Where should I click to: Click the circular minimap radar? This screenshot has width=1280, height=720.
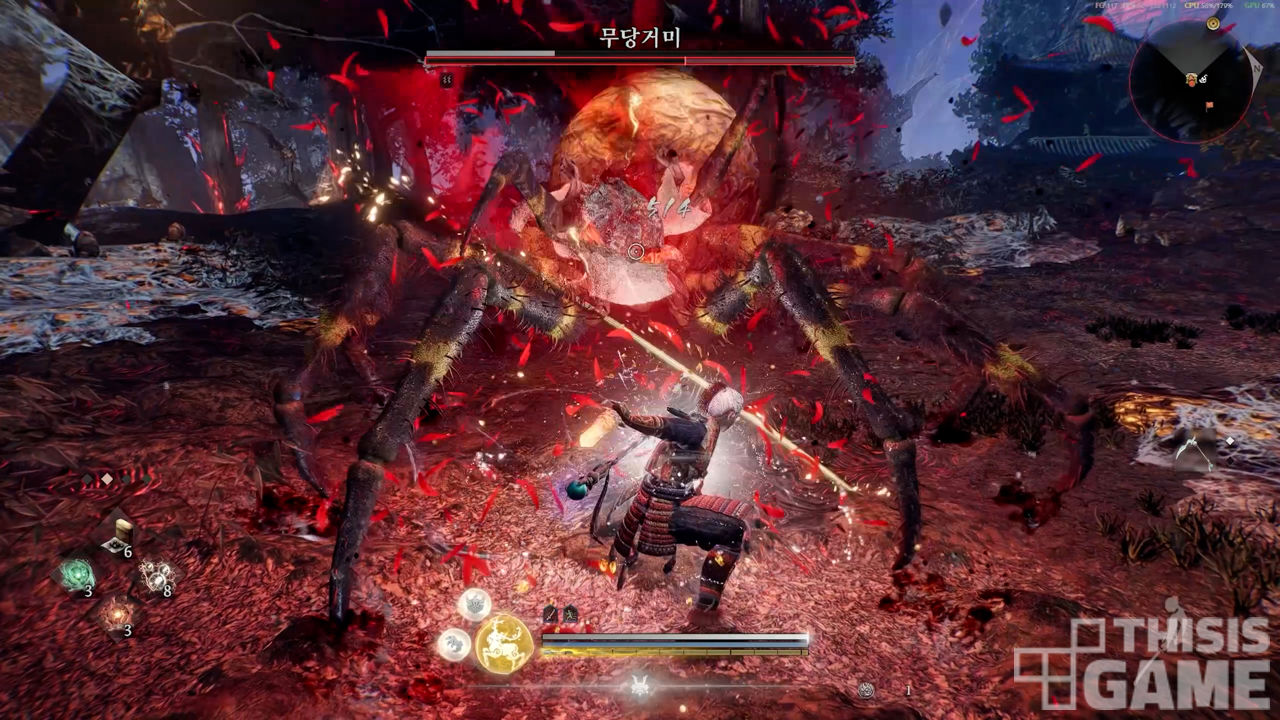(1192, 80)
